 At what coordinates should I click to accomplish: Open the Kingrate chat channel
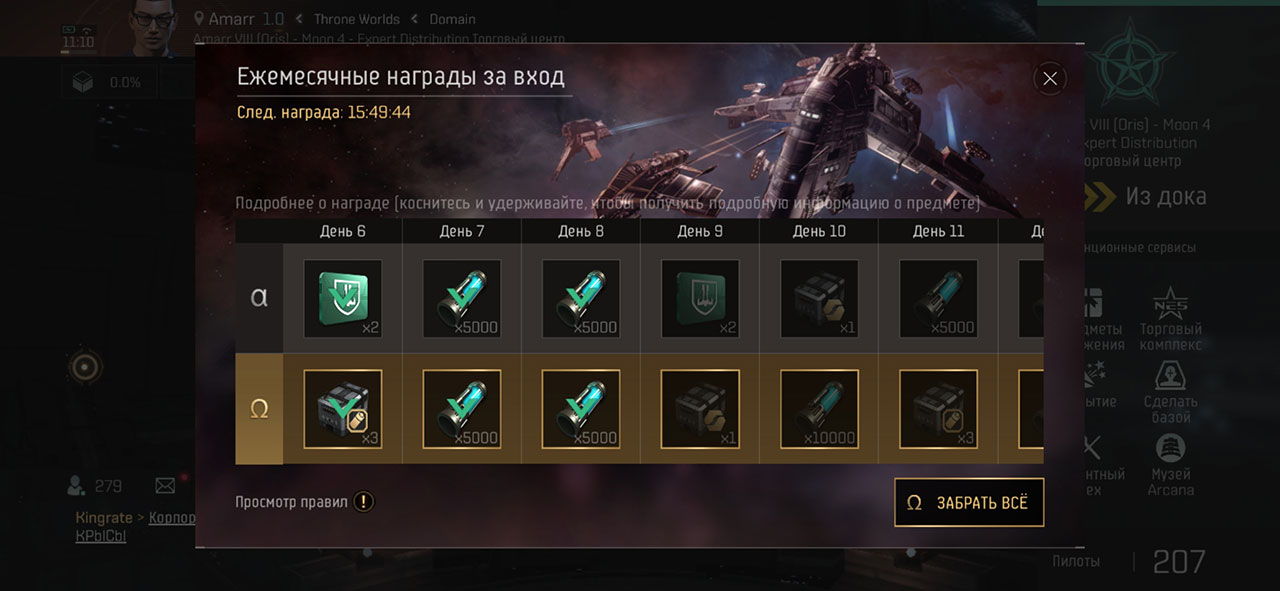[x=105, y=518]
